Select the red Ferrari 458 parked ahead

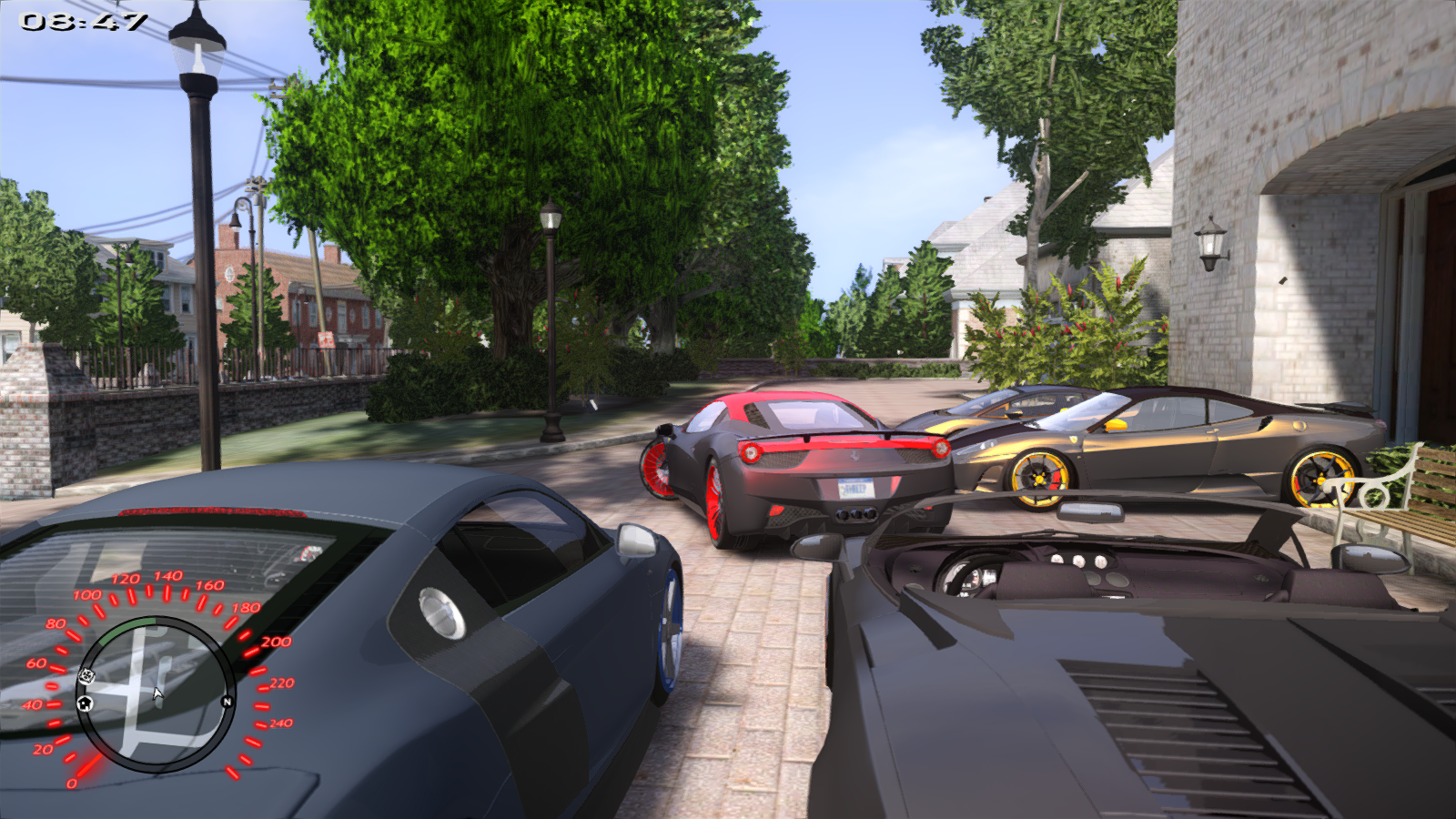pyautogui.click(x=801, y=464)
